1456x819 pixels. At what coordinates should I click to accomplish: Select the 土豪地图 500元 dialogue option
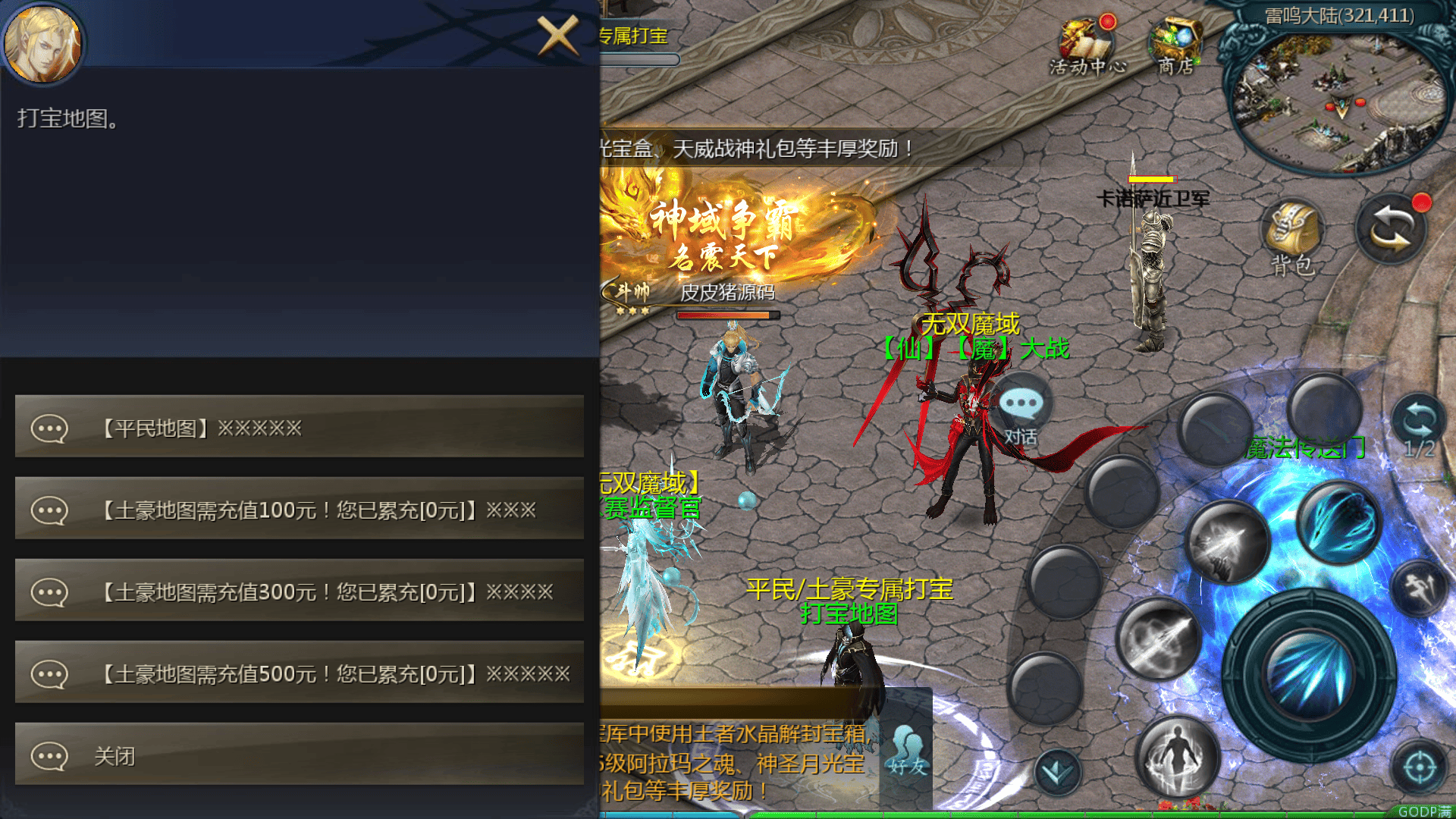pos(300,673)
